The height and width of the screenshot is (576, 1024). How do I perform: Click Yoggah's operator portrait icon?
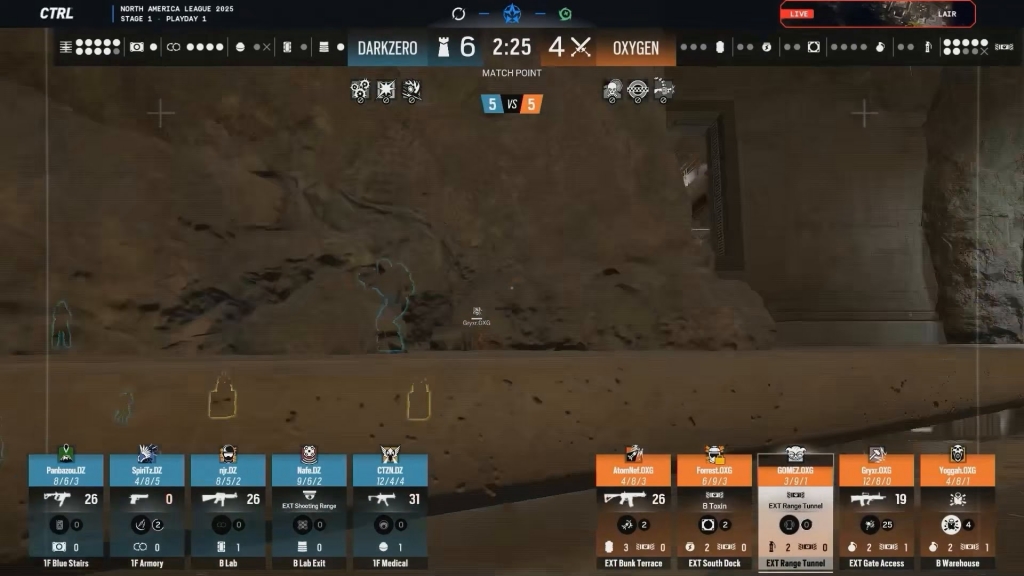click(x=957, y=453)
